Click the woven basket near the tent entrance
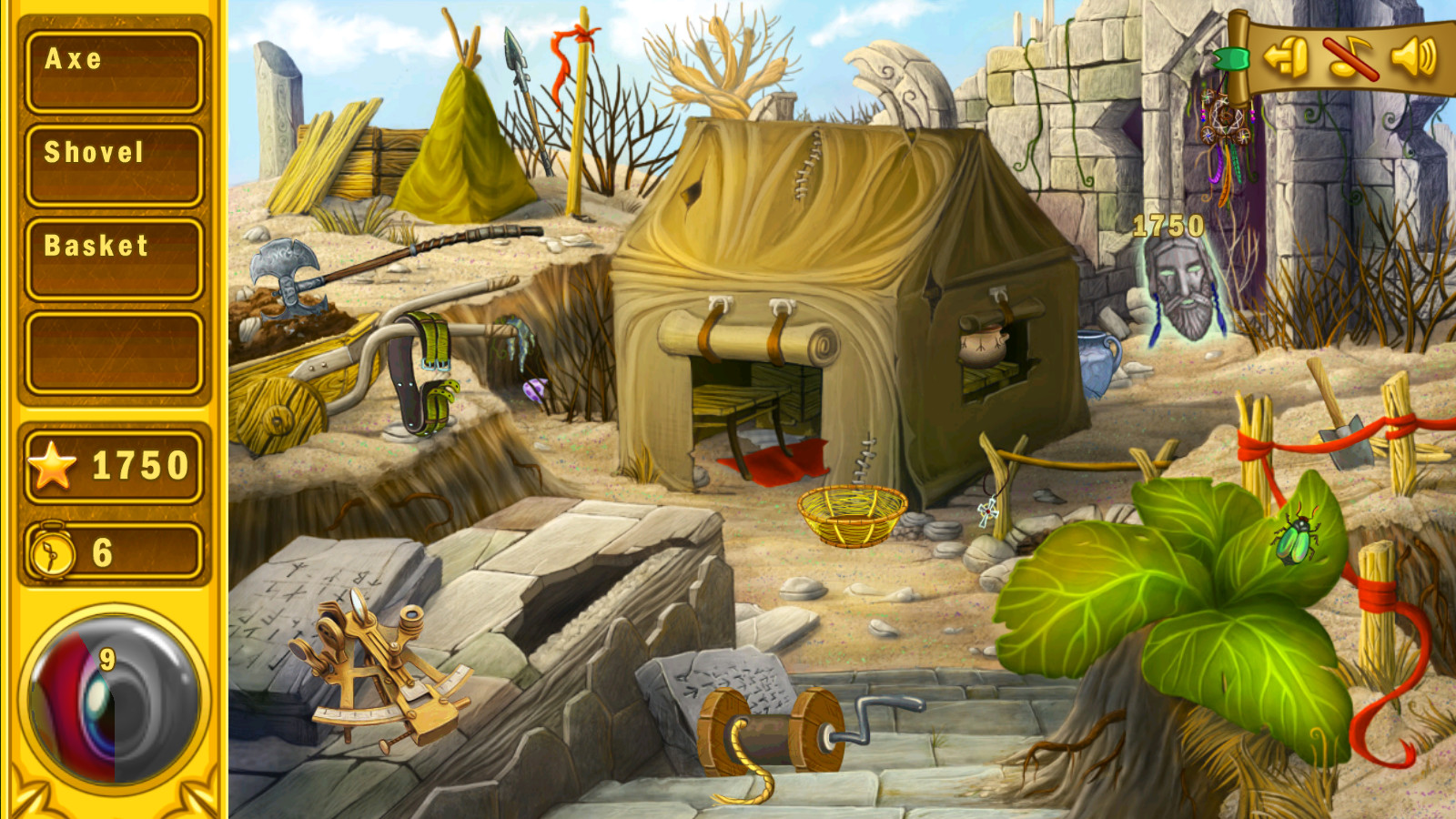The height and width of the screenshot is (819, 1456). 854,519
